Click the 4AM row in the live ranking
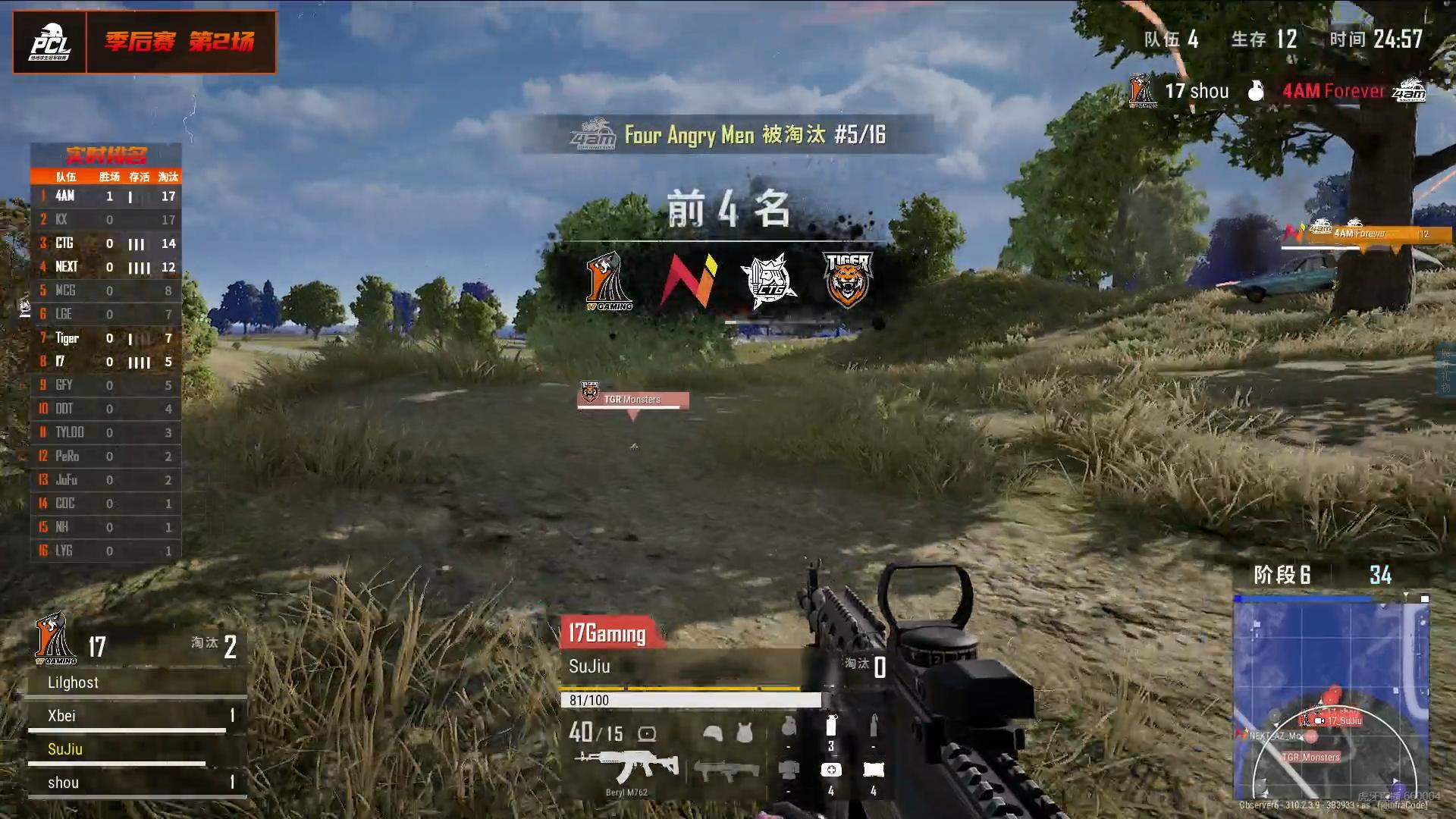Image resolution: width=1456 pixels, height=819 pixels. click(x=106, y=196)
